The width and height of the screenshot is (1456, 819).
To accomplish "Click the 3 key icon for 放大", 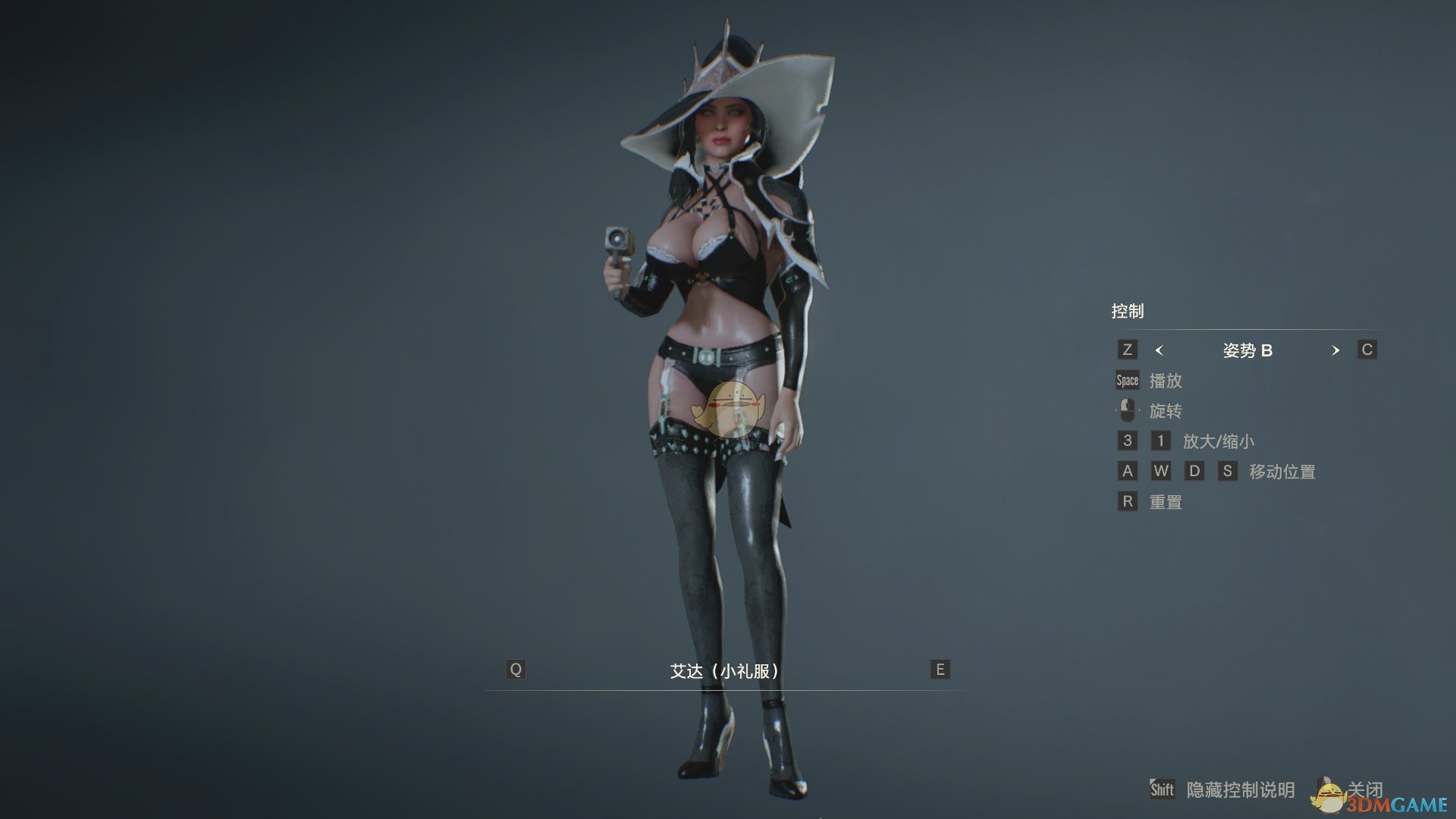I will (x=1127, y=441).
